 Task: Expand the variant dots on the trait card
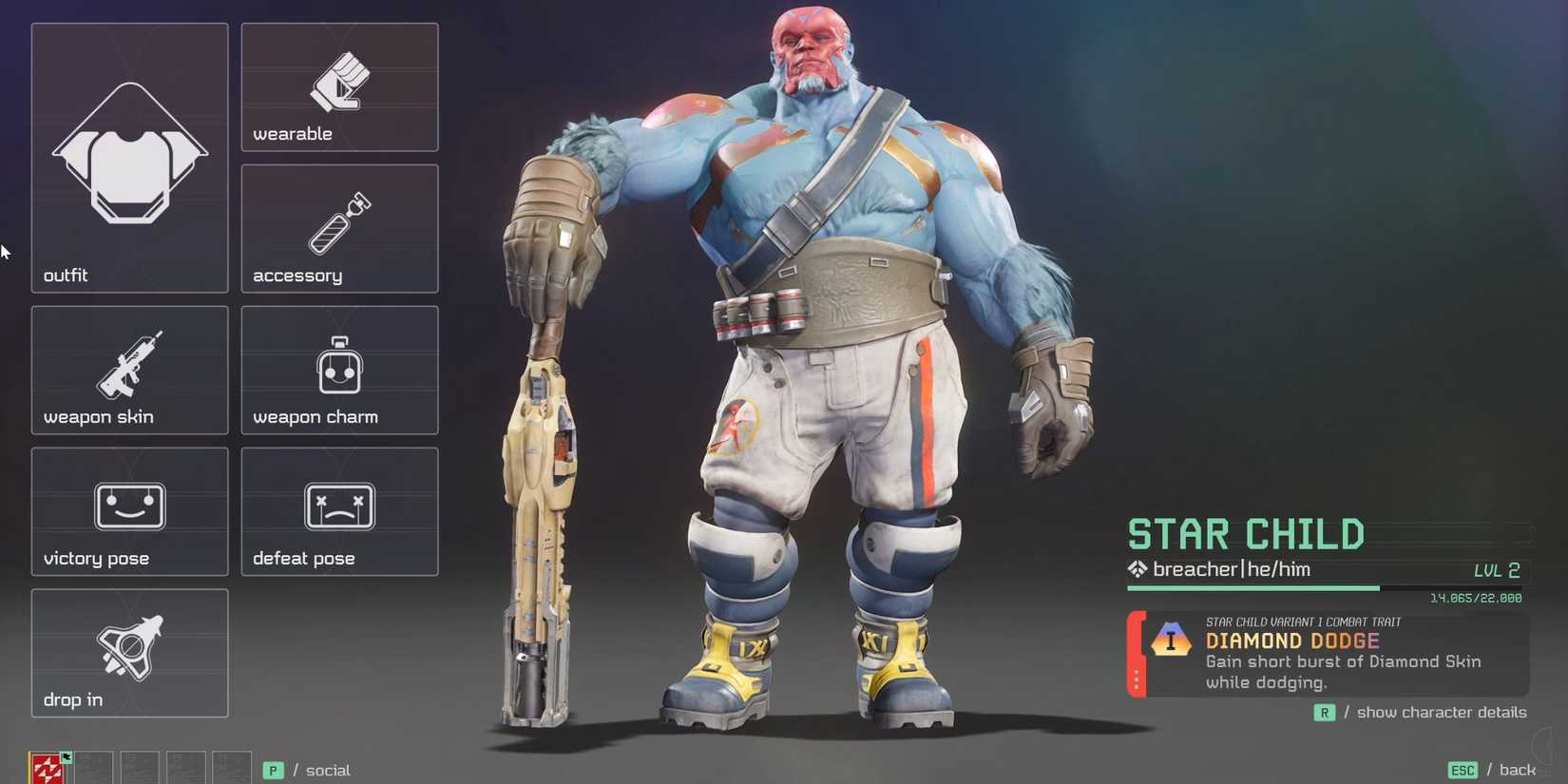pyautogui.click(x=1137, y=679)
